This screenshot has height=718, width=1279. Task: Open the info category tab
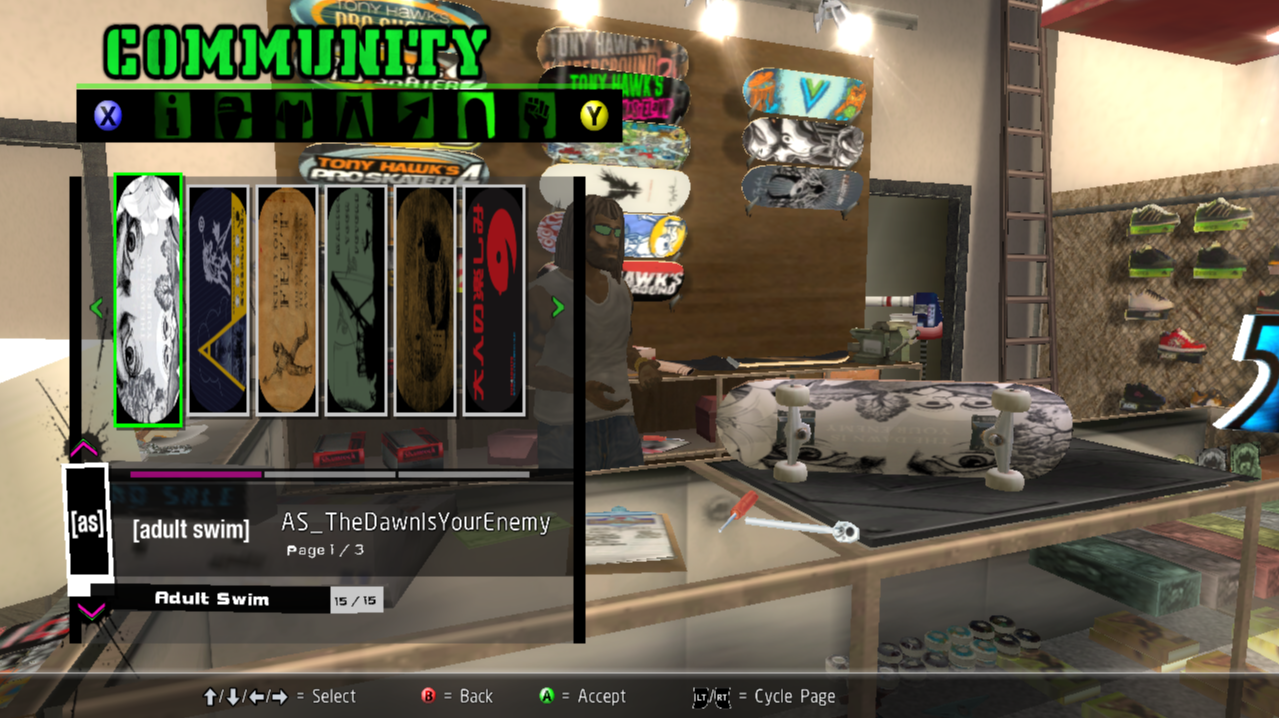coord(172,116)
